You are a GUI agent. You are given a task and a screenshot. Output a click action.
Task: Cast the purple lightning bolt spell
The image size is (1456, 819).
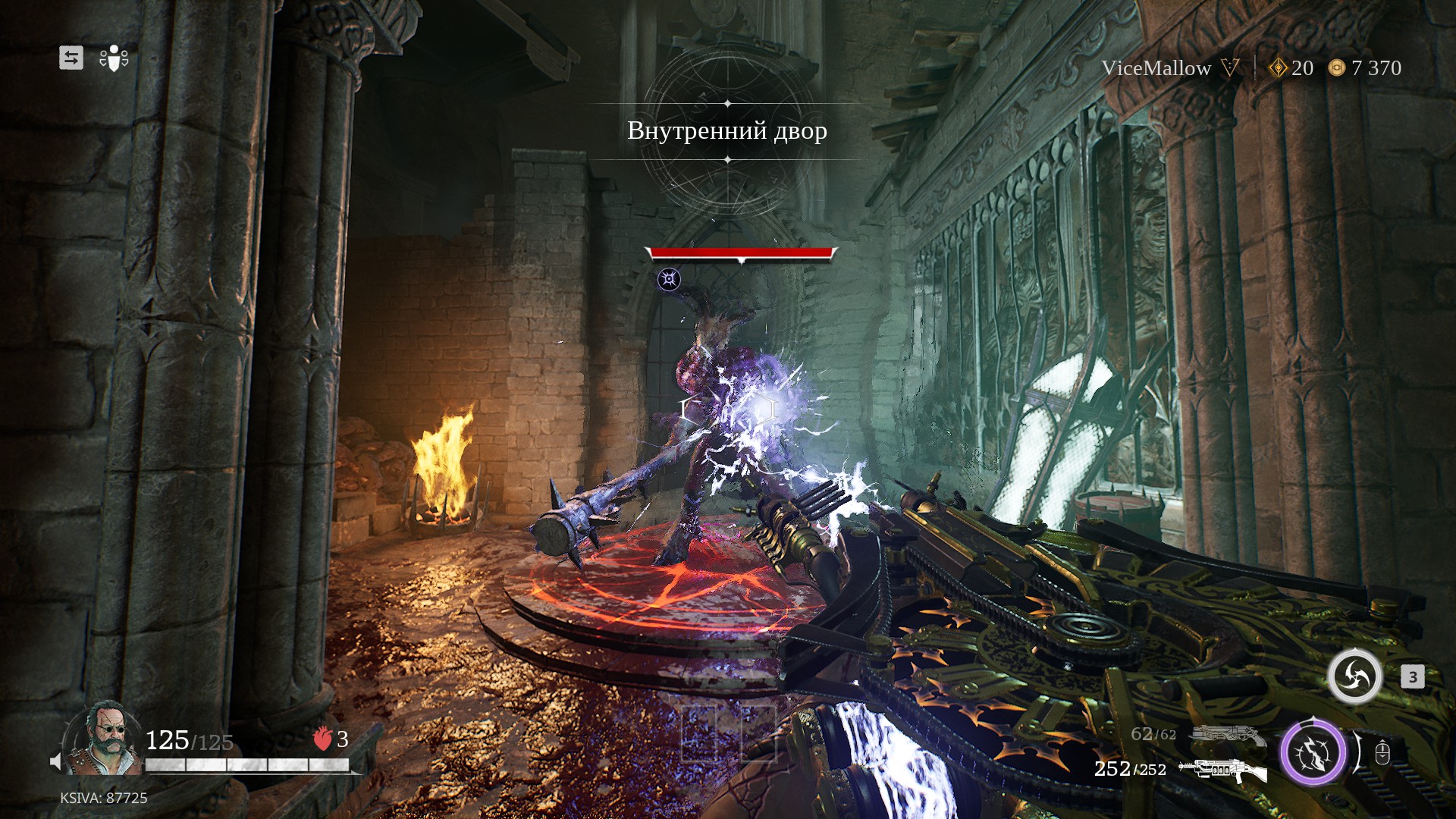[1313, 753]
